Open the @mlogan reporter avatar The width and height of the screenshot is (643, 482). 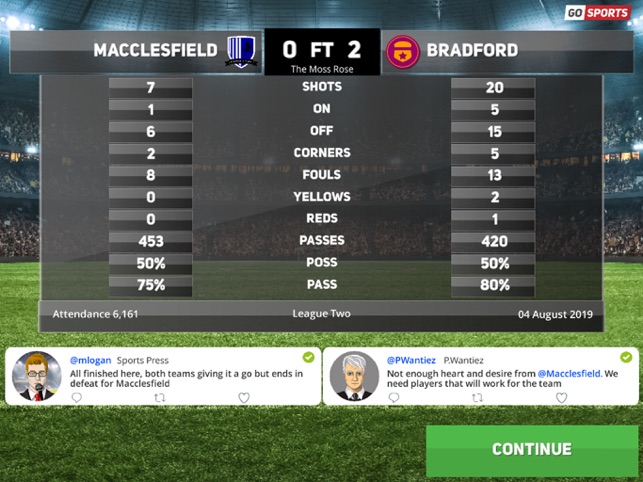[x=37, y=376]
